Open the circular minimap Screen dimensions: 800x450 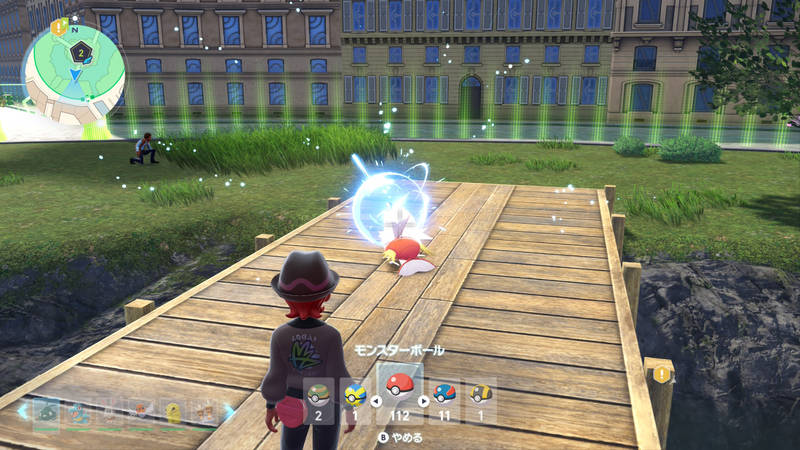click(74, 73)
